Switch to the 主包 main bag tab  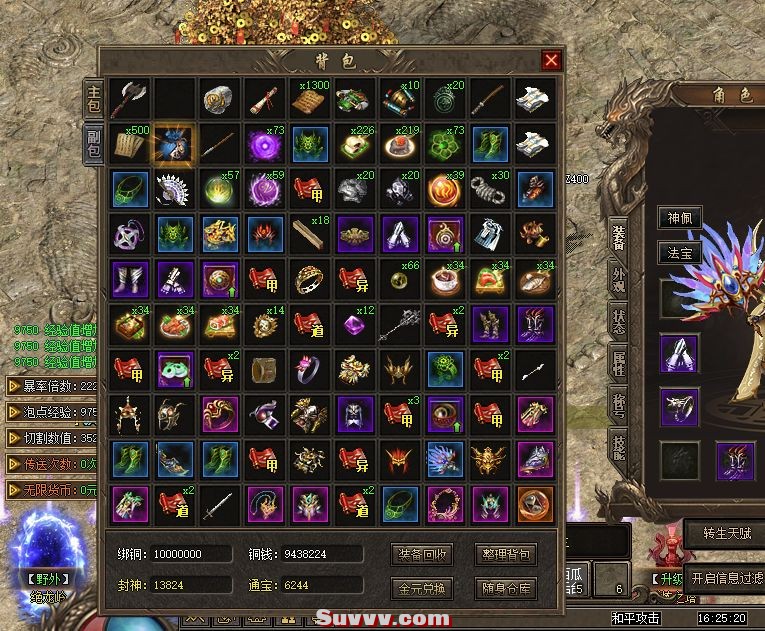(x=92, y=99)
